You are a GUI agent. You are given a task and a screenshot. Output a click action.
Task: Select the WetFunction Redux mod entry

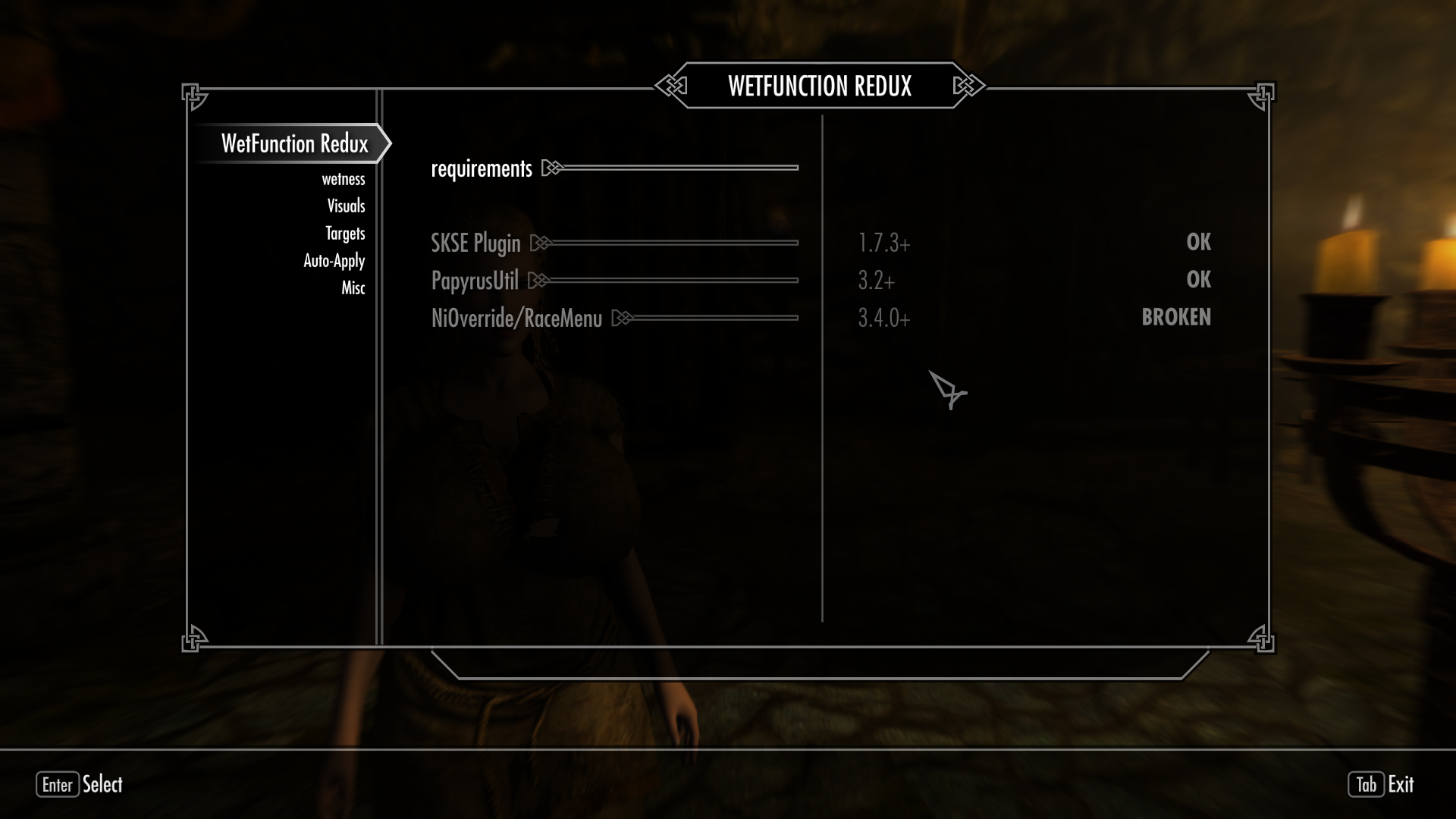point(294,143)
